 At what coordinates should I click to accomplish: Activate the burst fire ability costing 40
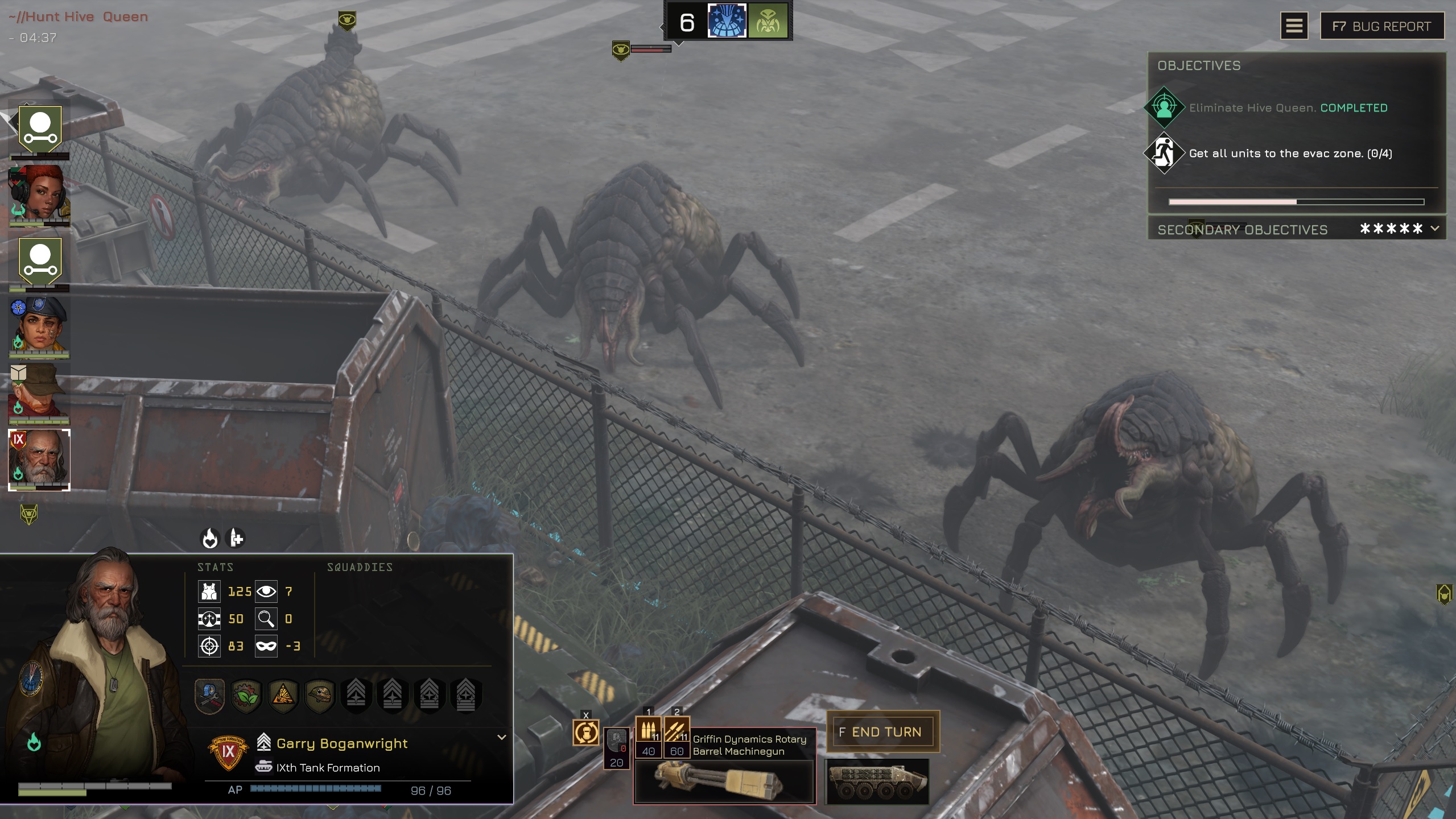pos(648,737)
